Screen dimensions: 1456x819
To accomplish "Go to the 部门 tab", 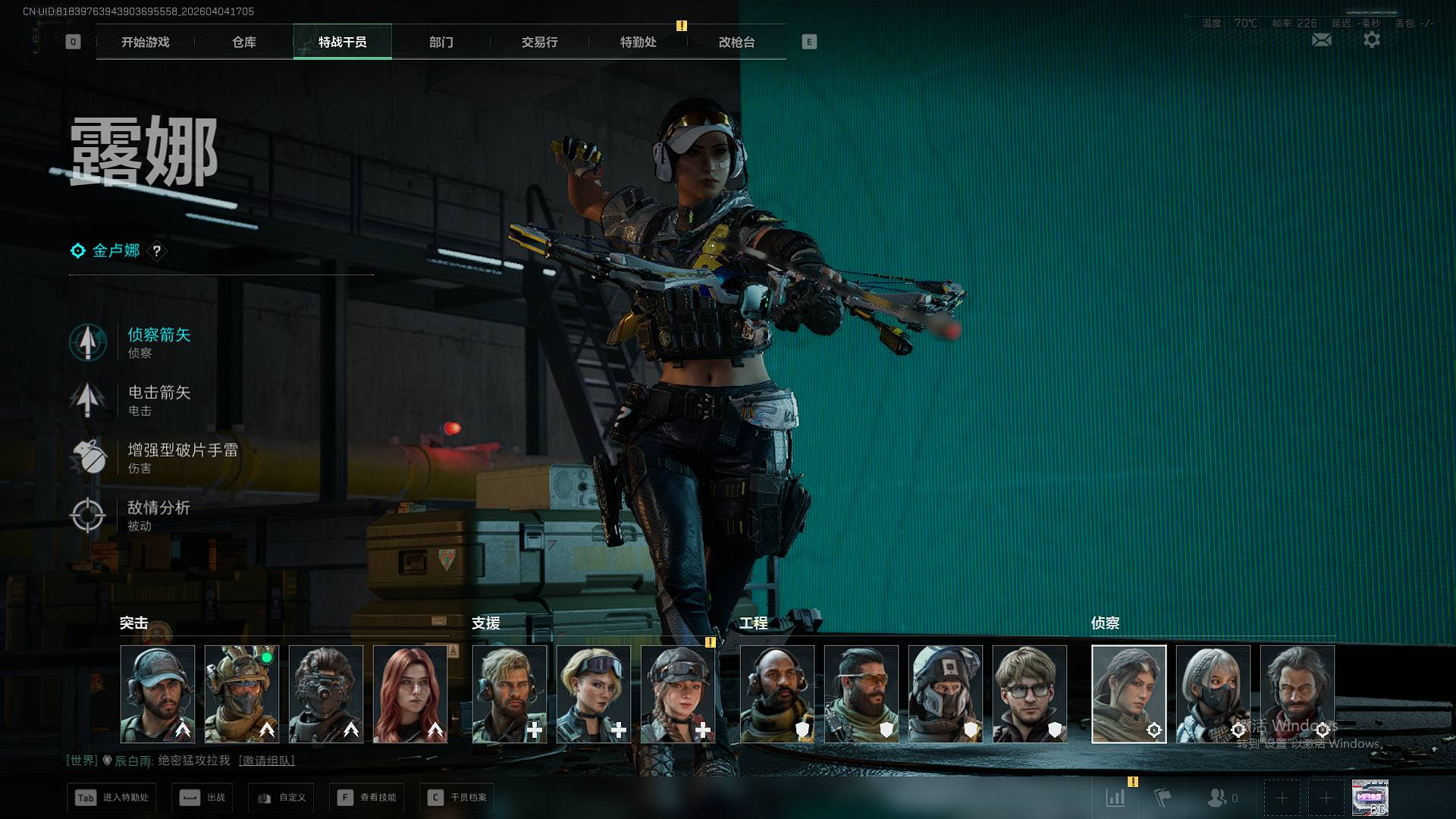I will tap(441, 42).
